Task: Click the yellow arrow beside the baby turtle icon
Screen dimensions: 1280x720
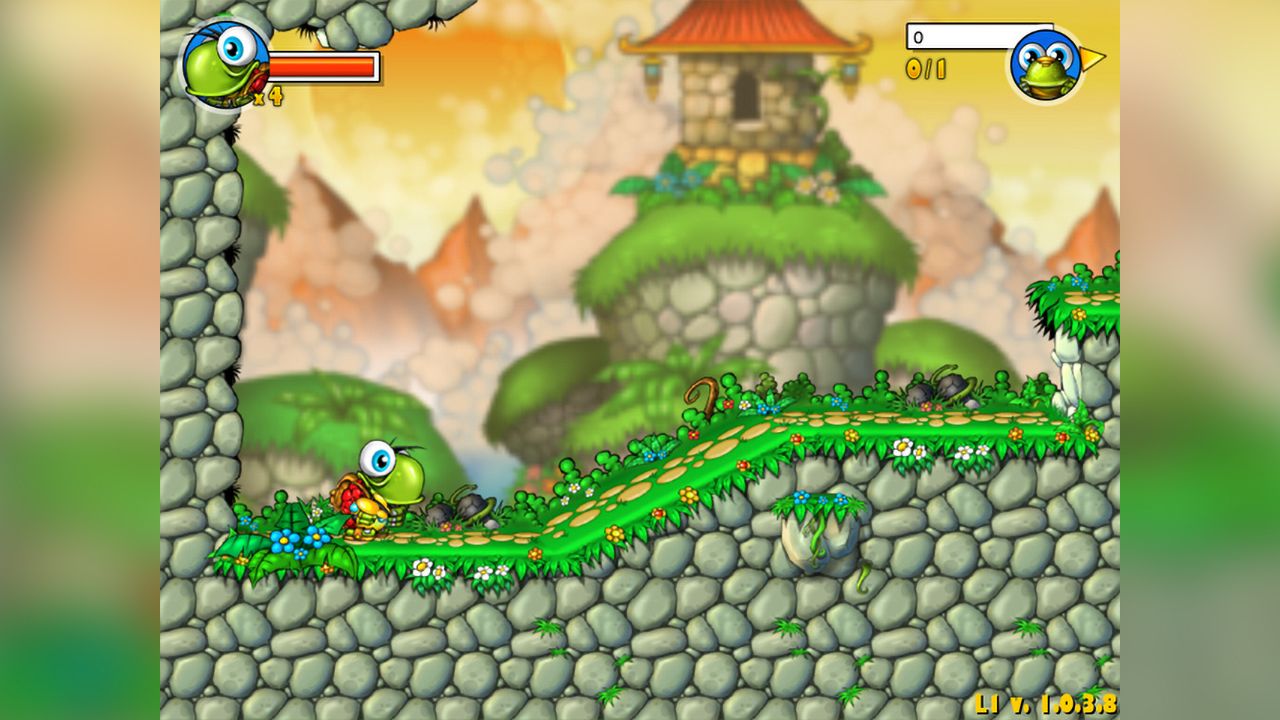Action: click(x=1093, y=59)
